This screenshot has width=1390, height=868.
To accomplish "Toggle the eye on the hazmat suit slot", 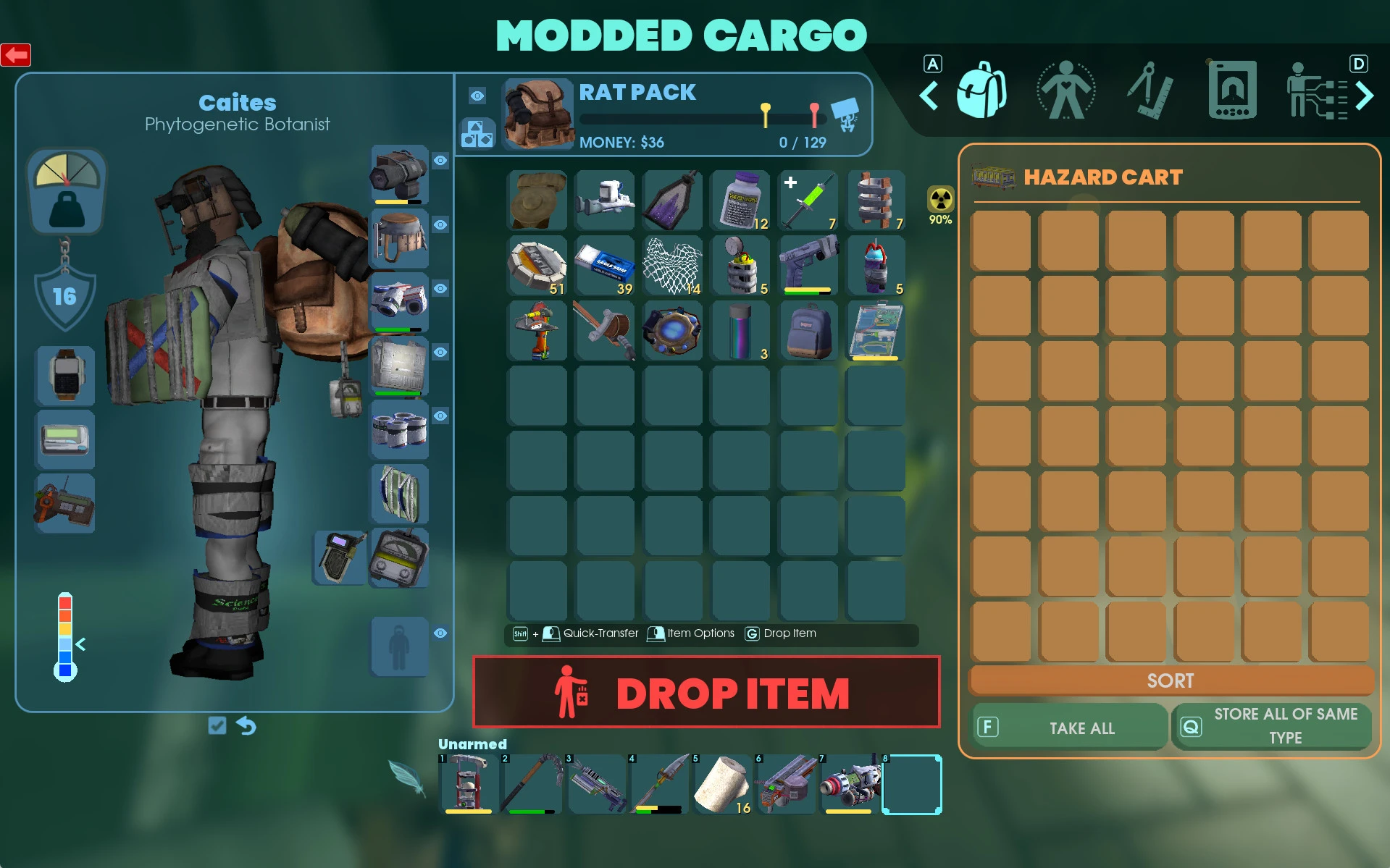I will [440, 633].
